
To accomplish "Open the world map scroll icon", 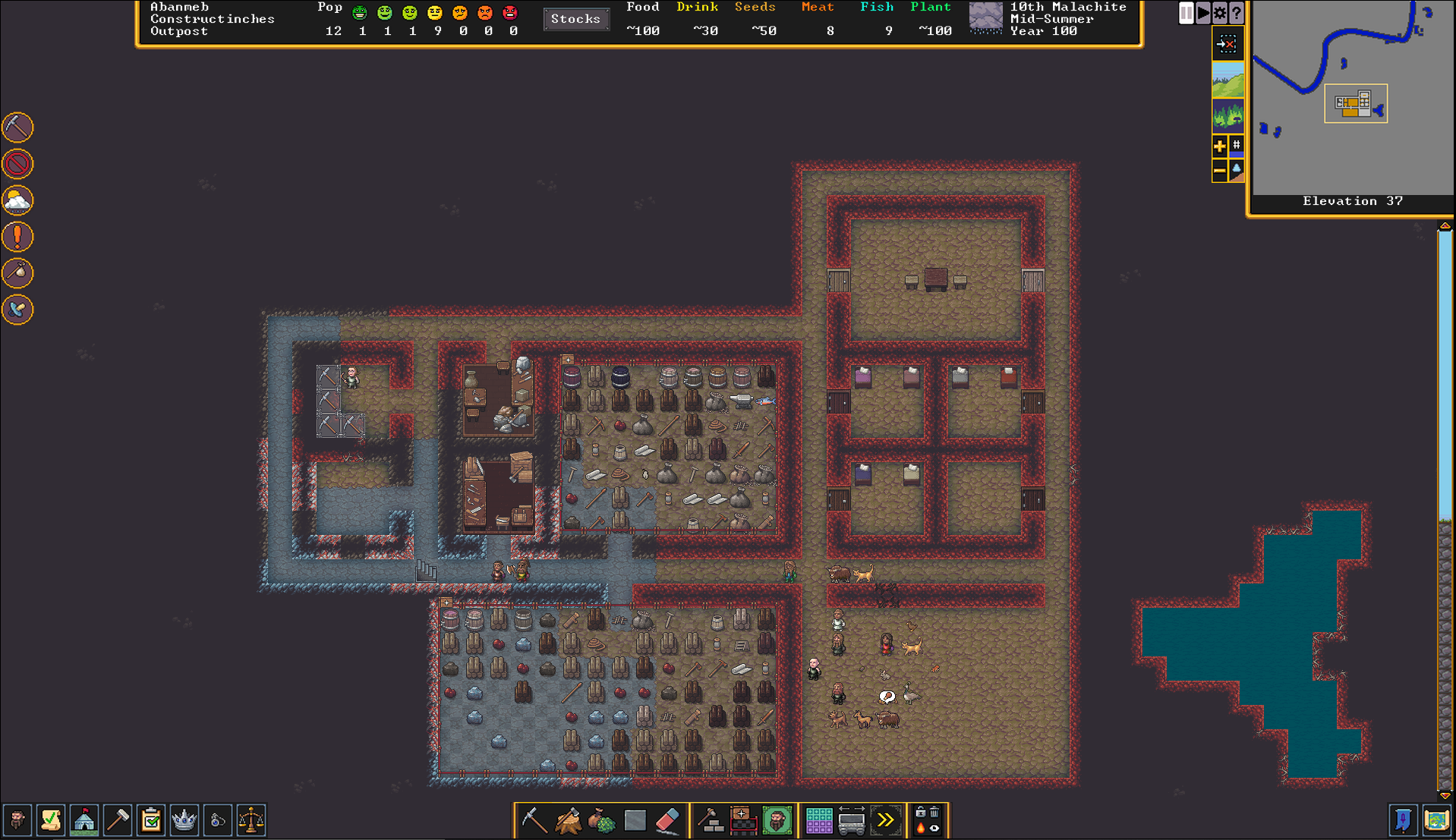I will 1436,820.
